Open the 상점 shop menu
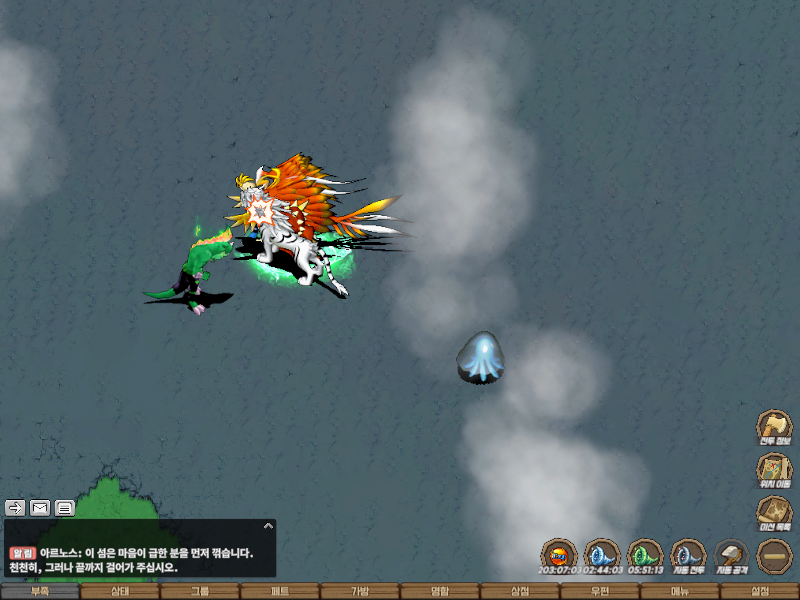Screen dimensions: 800x600 coord(520,591)
